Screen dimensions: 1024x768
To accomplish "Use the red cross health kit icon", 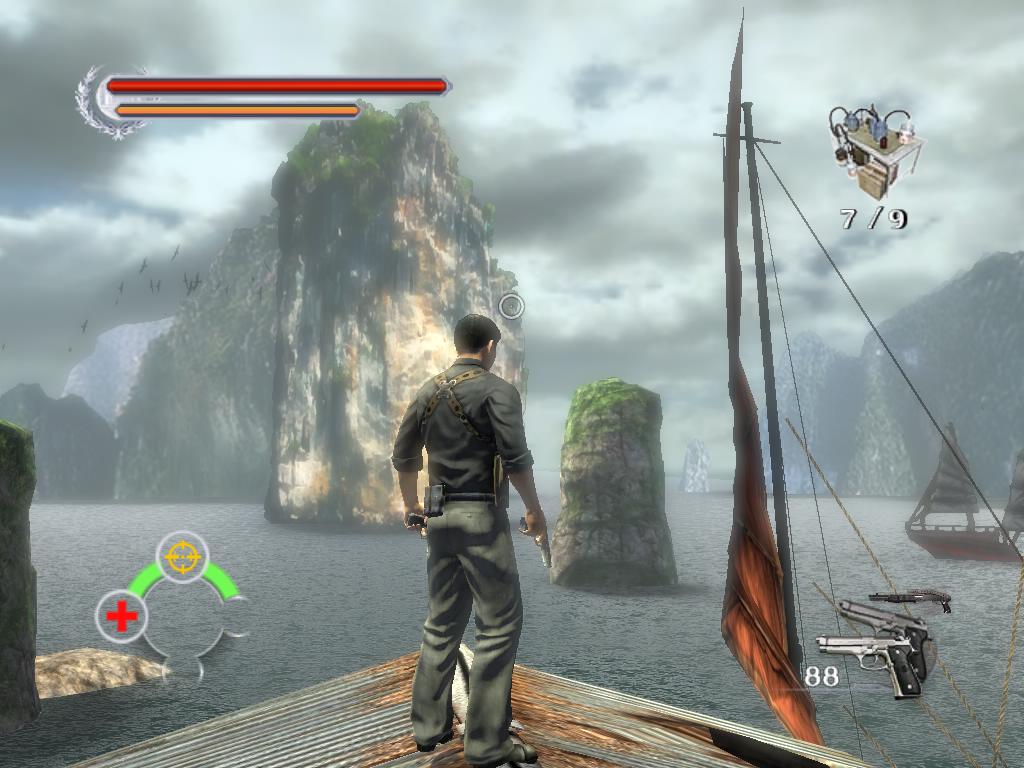I will coord(121,616).
